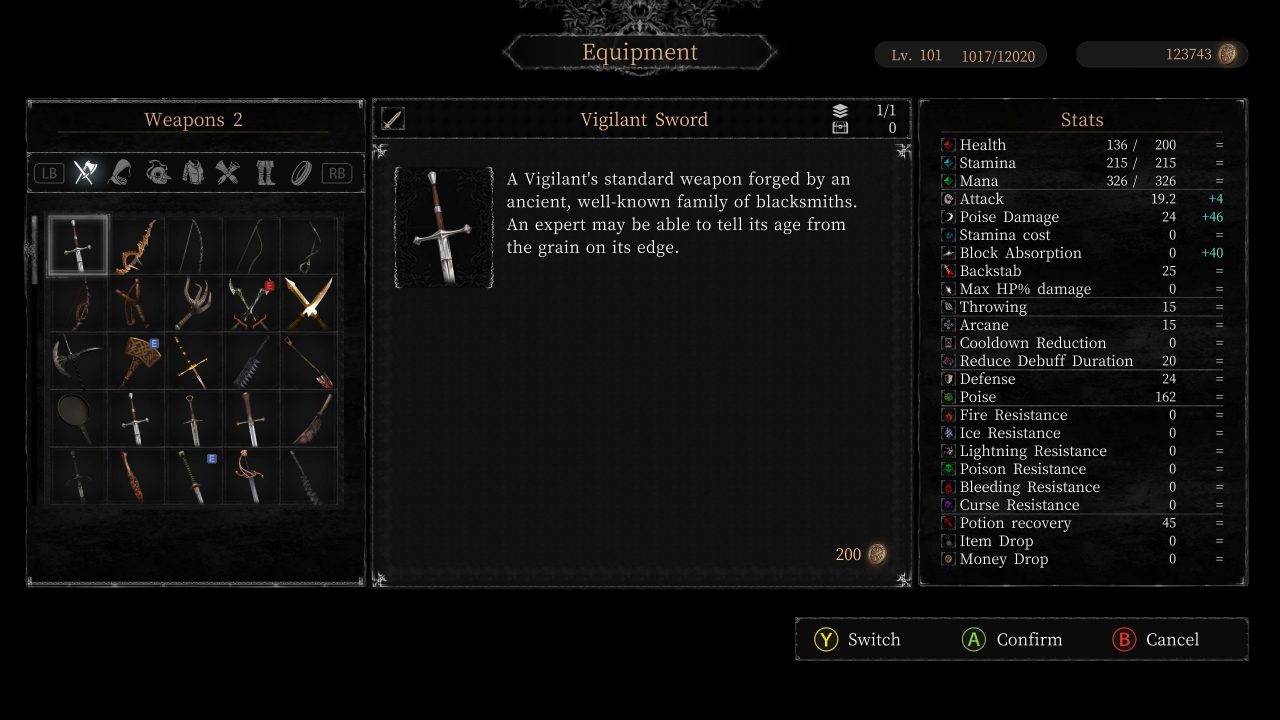This screenshot has height=720, width=1280.
Task: Switch to the boots category tab
Action: 264,173
